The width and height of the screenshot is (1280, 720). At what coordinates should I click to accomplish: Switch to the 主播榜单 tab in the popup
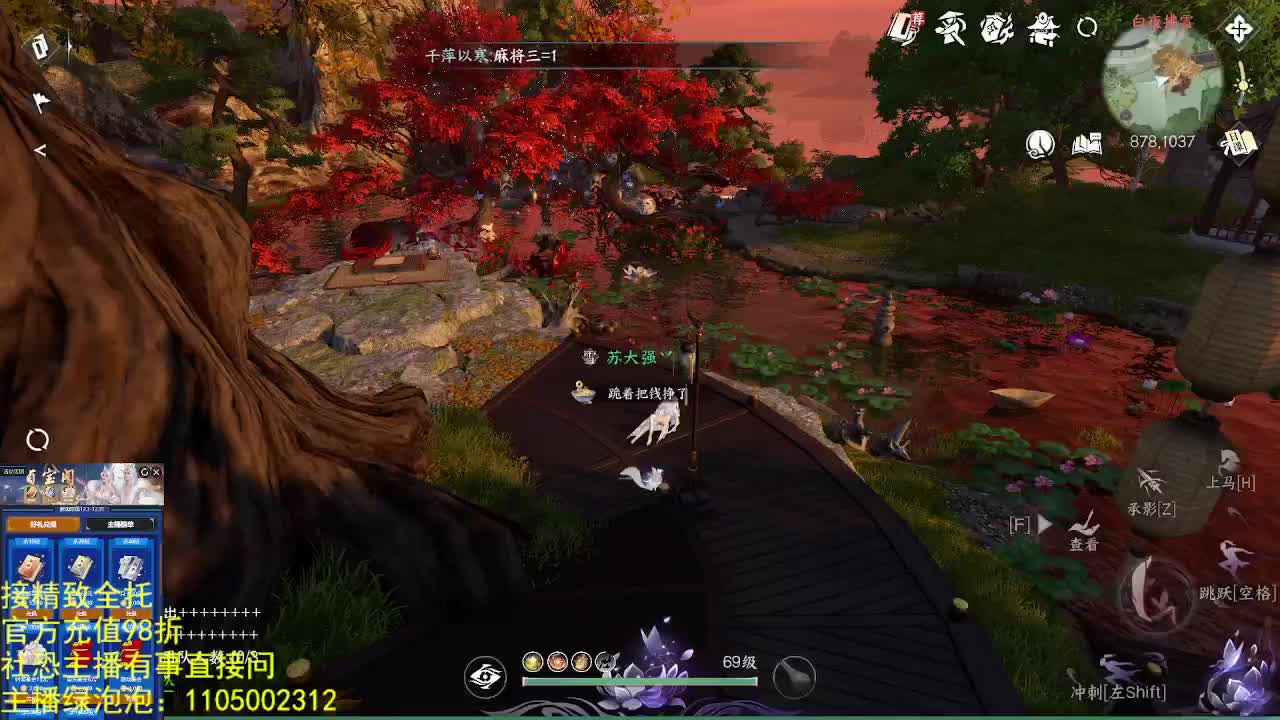pyautogui.click(x=121, y=524)
